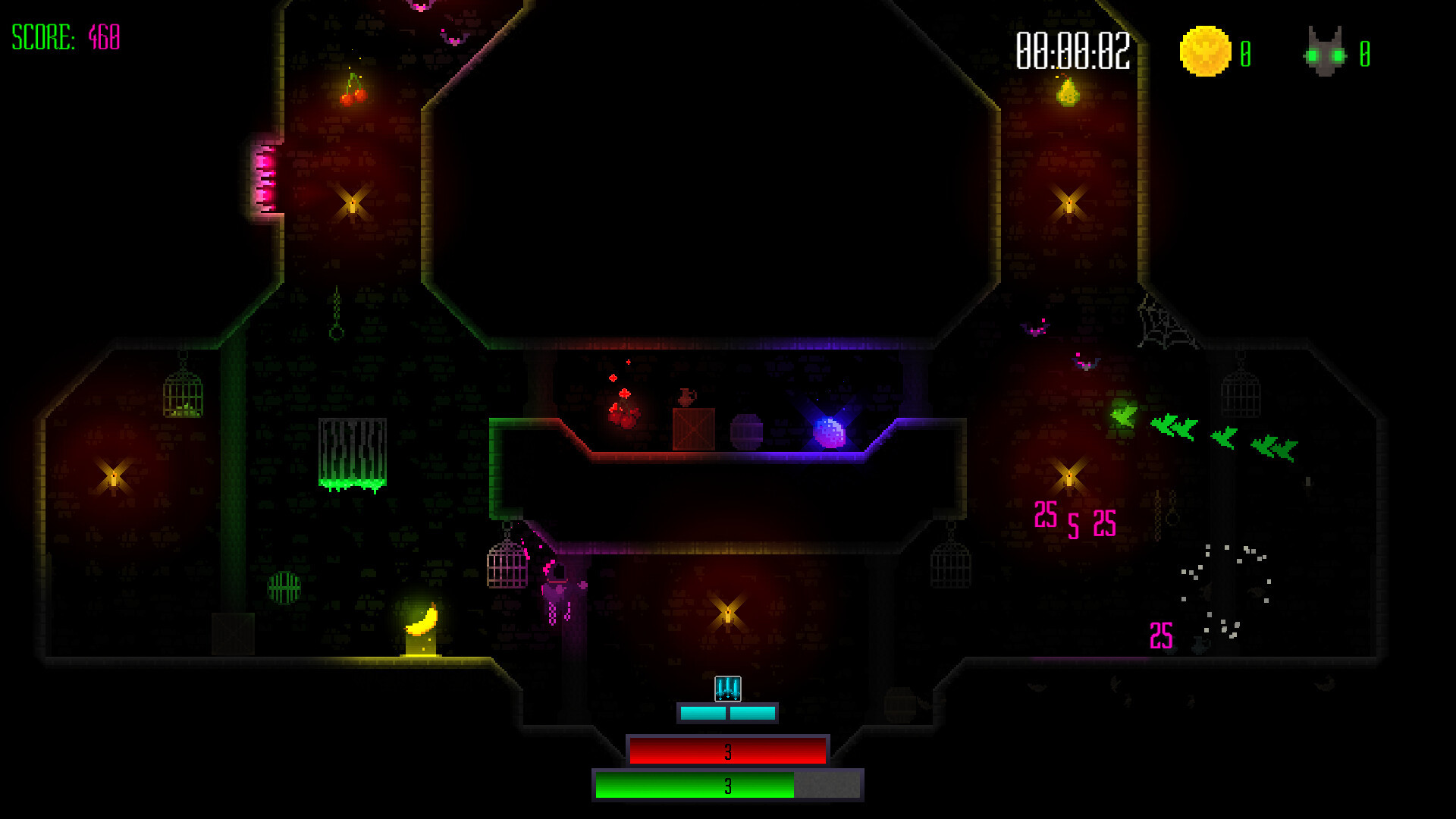Click the gold coin counter icon
The width and height of the screenshot is (1456, 819).
click(x=1204, y=52)
